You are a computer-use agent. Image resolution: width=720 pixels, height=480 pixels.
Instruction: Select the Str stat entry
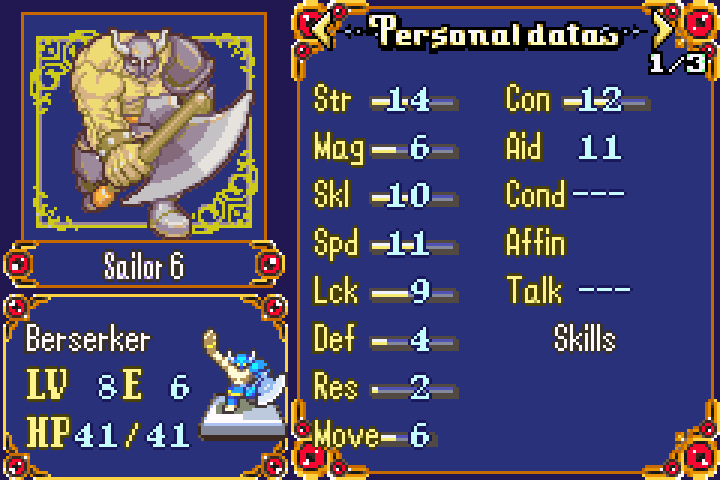[x=385, y=100]
